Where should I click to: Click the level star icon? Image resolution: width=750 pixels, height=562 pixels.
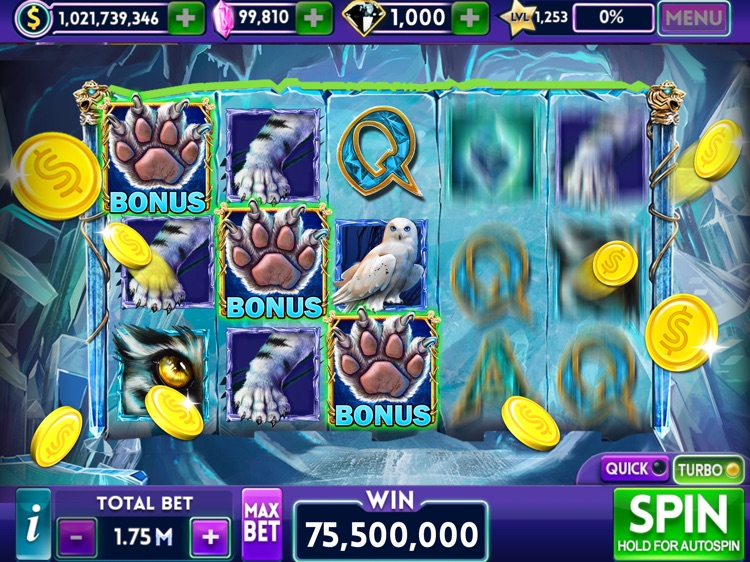tap(519, 18)
